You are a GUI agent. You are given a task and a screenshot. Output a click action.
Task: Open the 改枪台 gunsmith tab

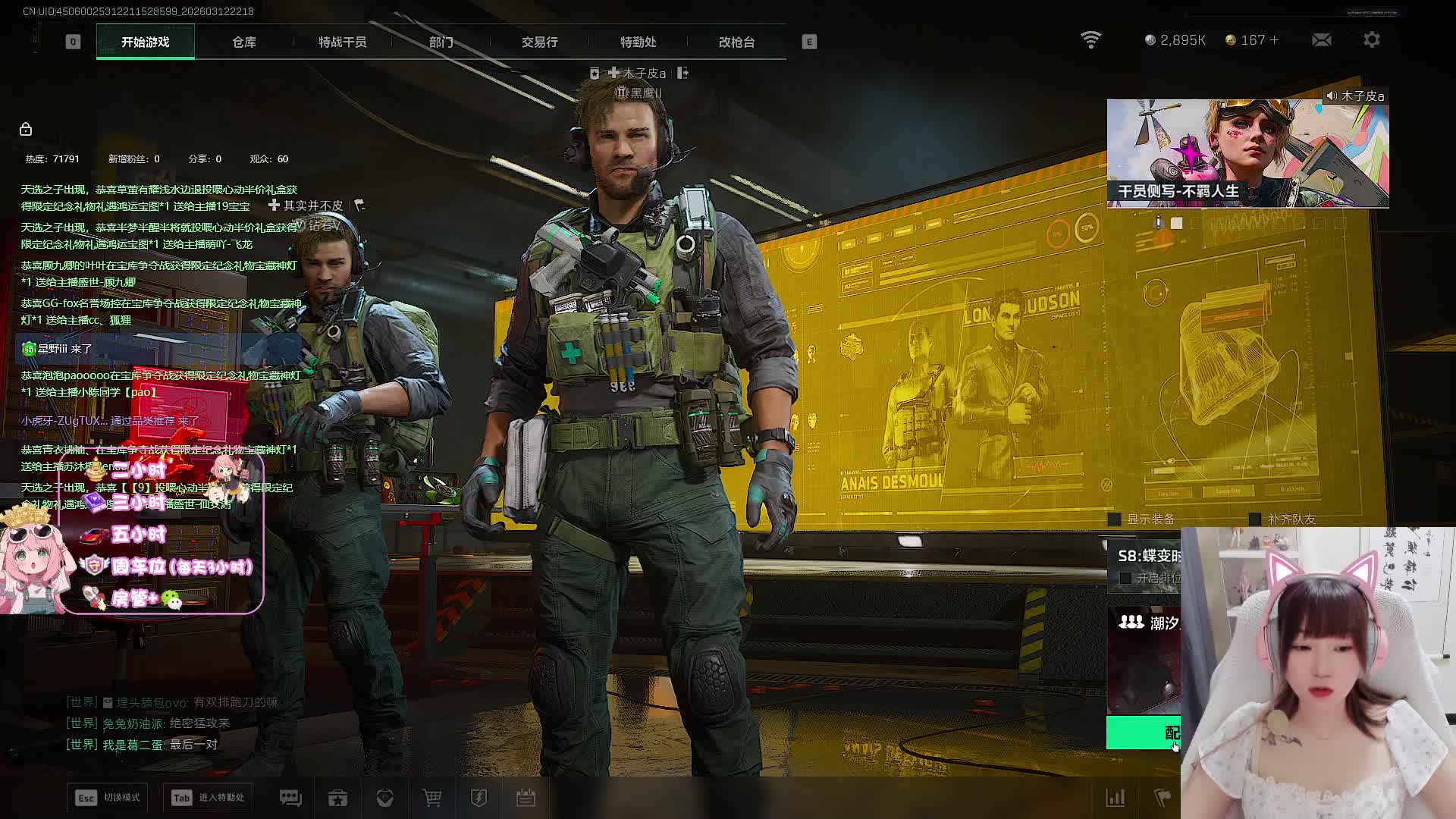(736, 42)
